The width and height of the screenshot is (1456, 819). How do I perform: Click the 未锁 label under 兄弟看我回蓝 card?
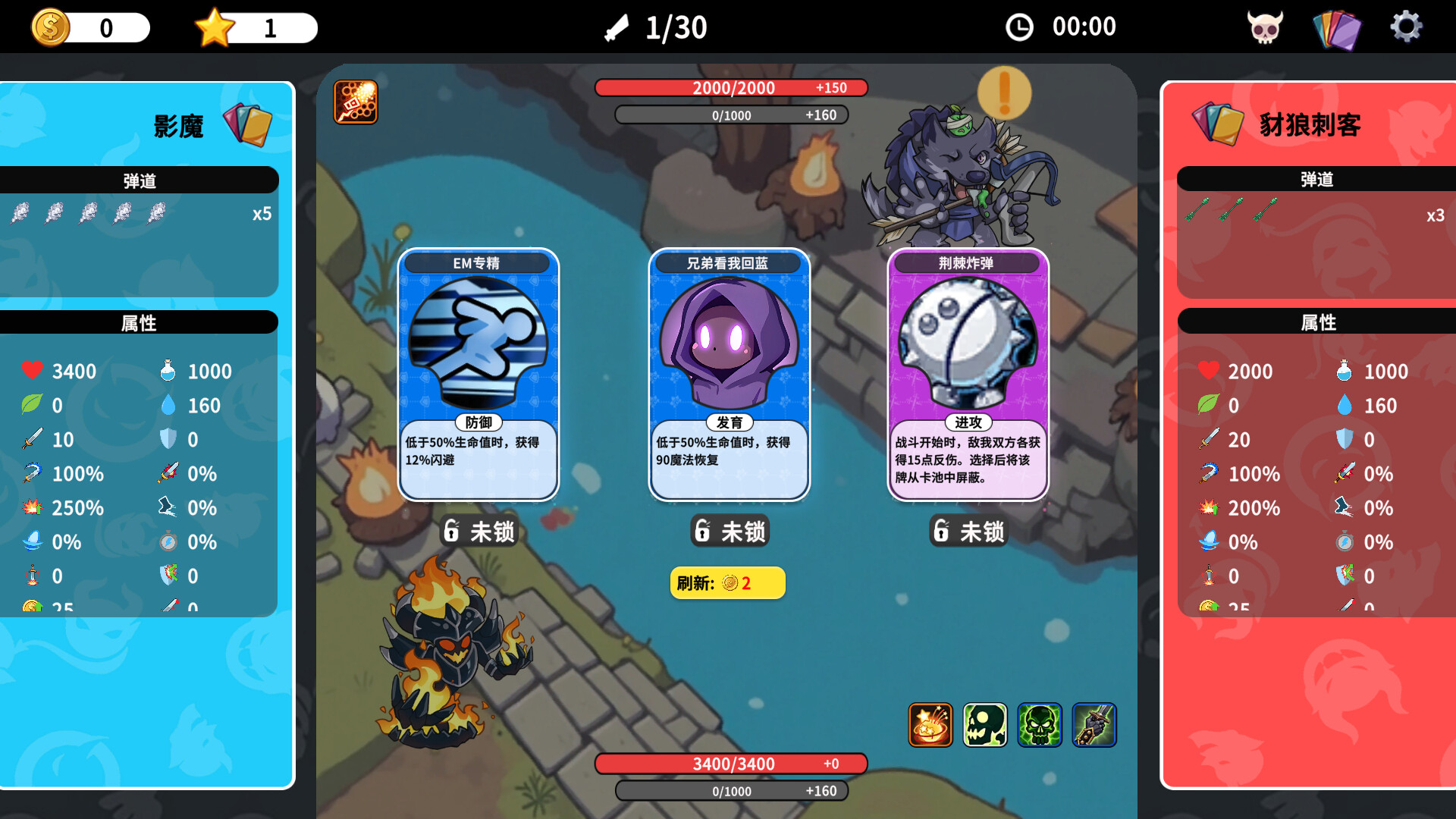click(729, 532)
